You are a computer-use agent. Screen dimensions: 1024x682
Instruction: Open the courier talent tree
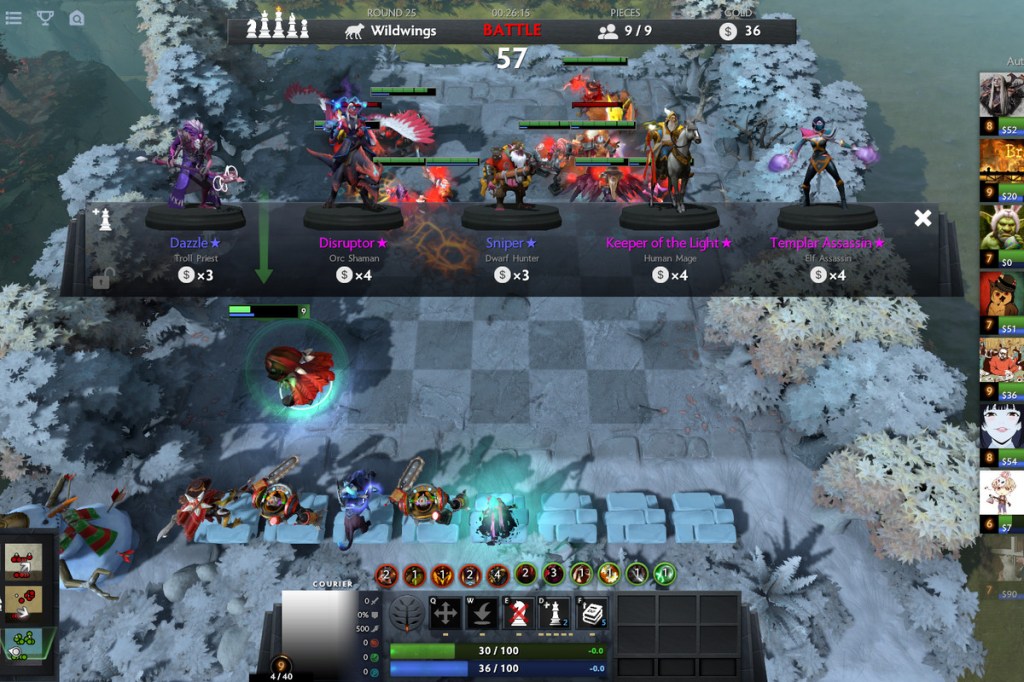[407, 613]
